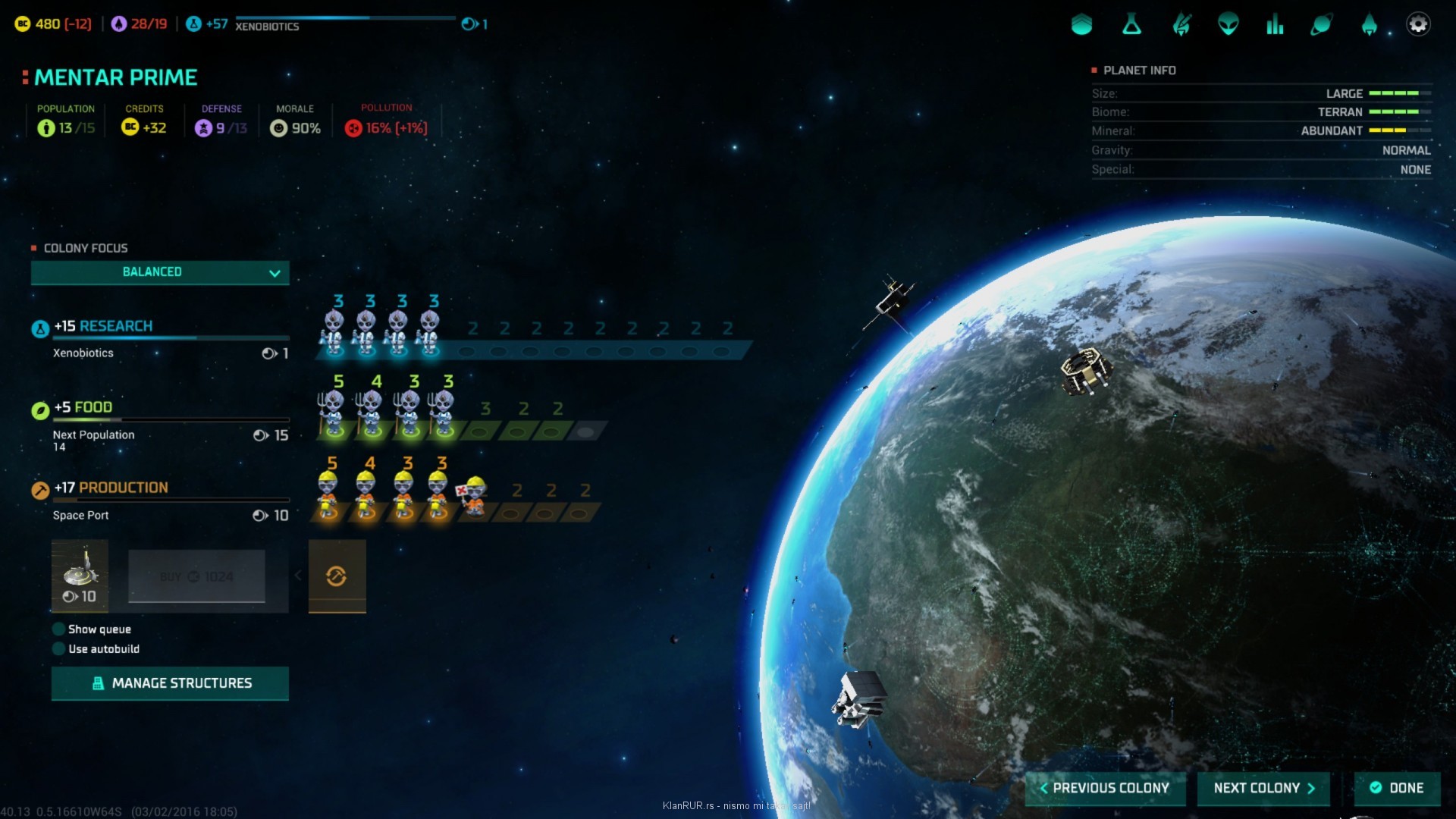Enable the Show queue option
This screenshot has width=1456, height=819.
(58, 629)
